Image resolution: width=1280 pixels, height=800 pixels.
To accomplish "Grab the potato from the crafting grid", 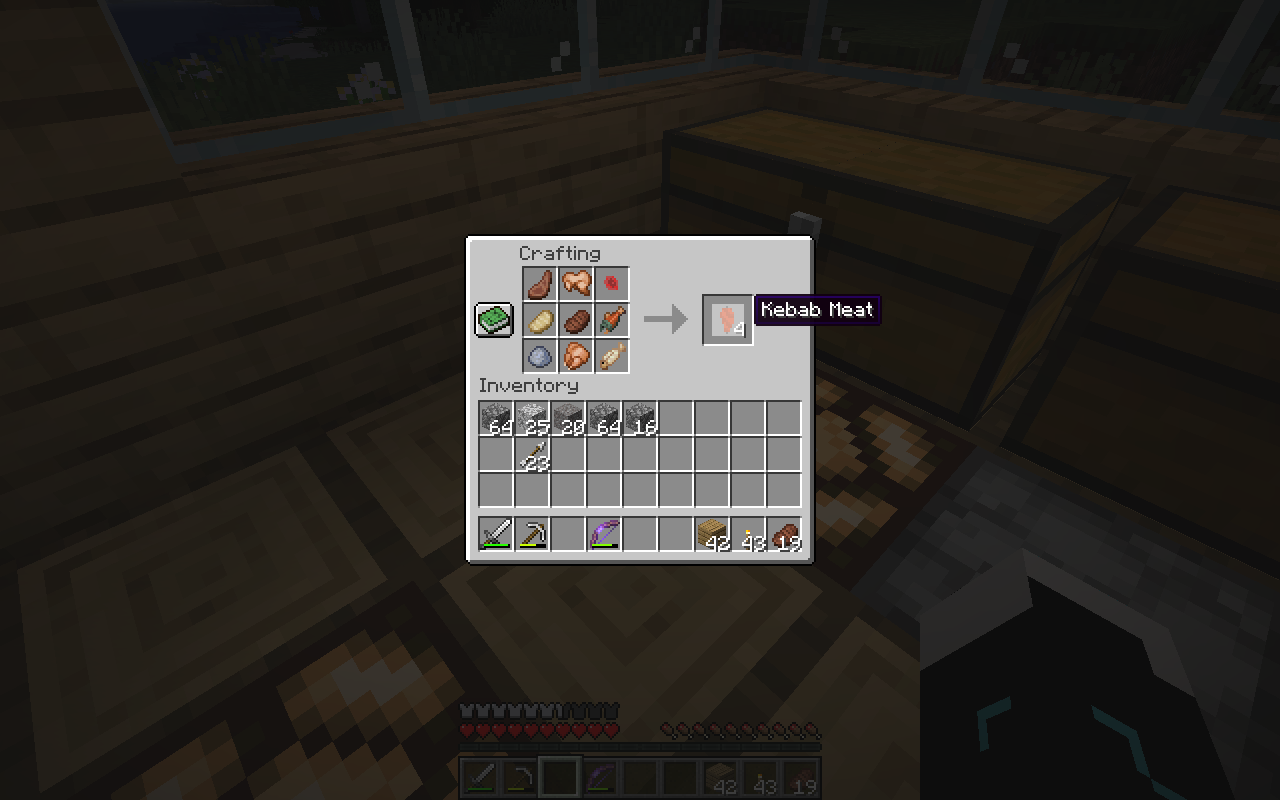I will point(539,320).
